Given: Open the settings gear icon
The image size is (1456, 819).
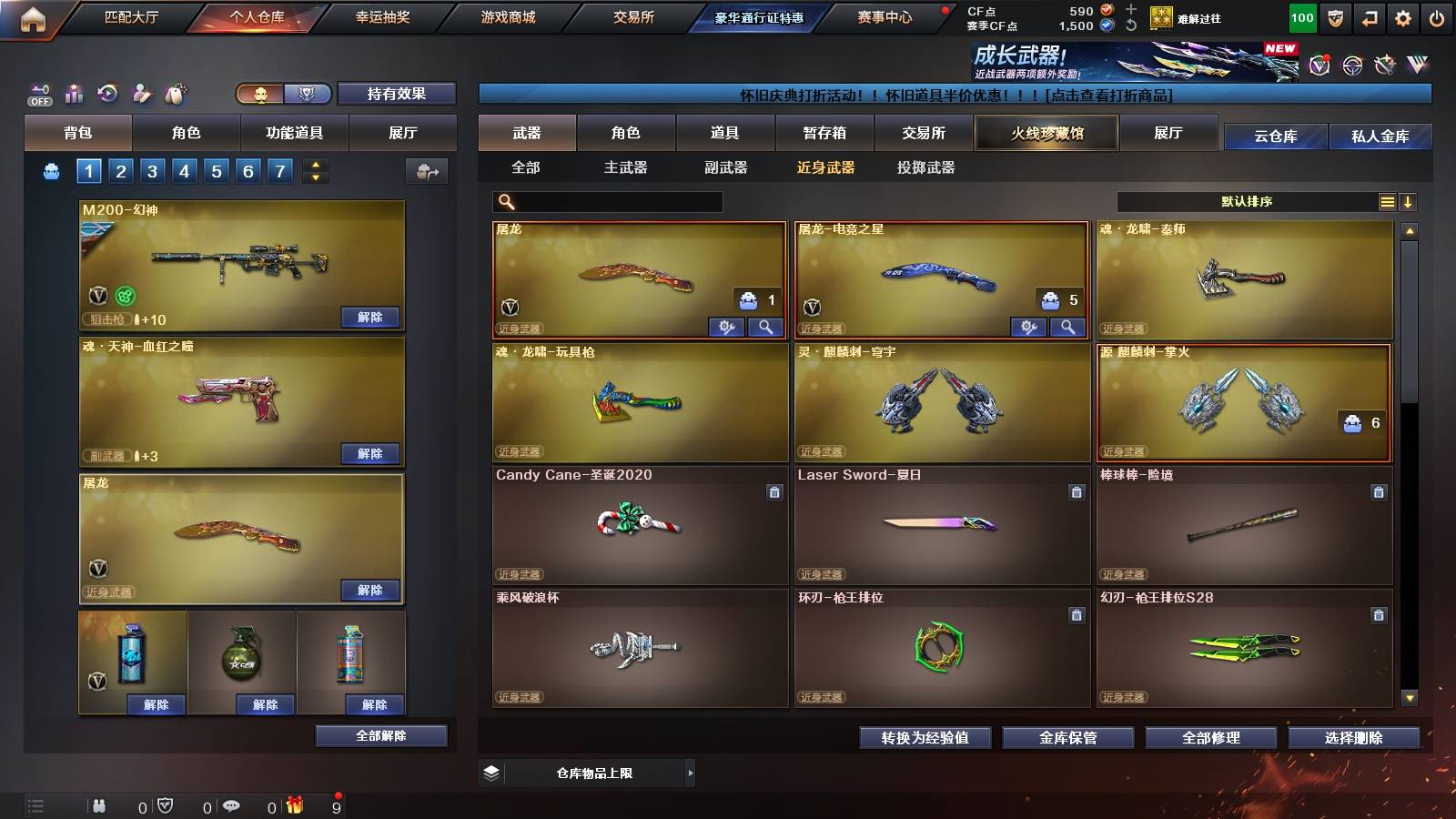Looking at the screenshot, I should (1402, 19).
